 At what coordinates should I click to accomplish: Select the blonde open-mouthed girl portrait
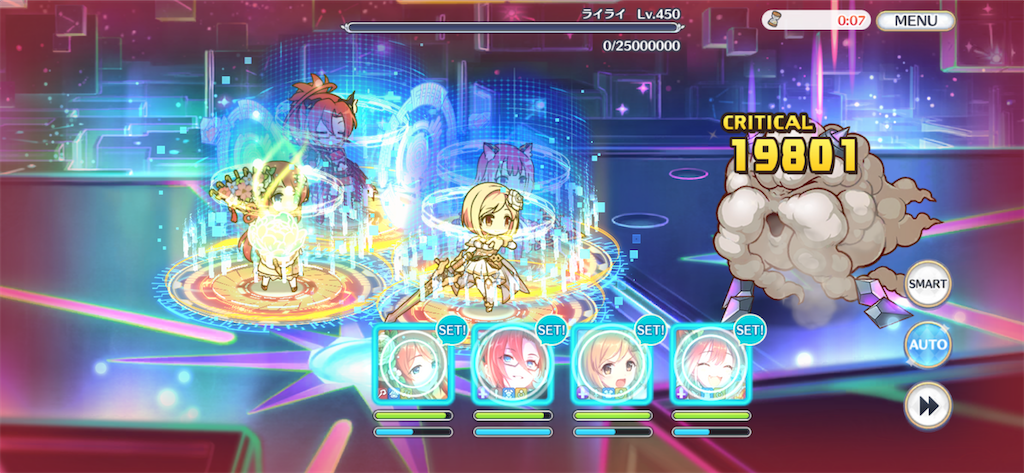click(x=610, y=364)
